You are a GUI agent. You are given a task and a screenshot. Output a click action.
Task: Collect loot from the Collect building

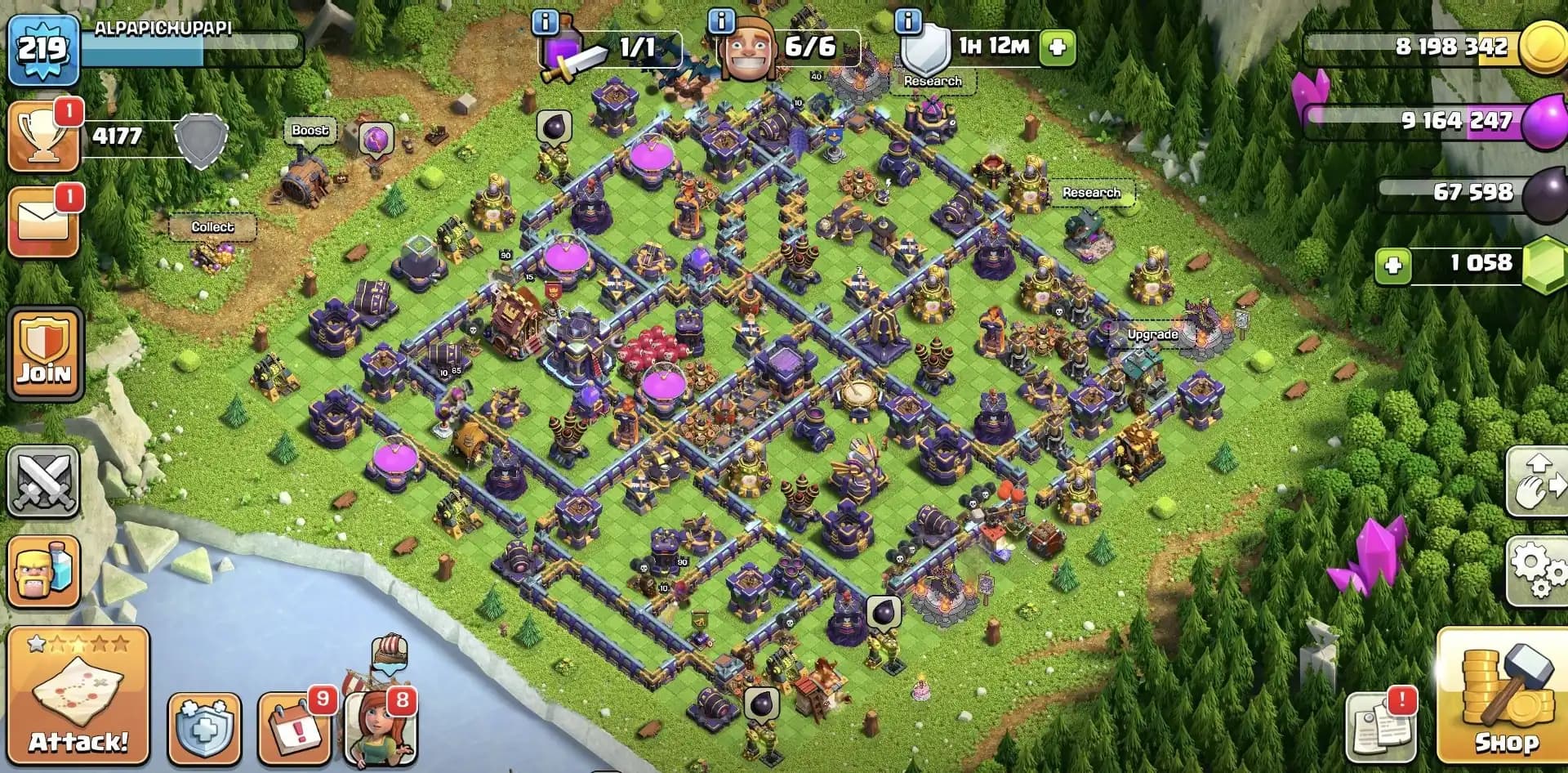[x=211, y=226]
